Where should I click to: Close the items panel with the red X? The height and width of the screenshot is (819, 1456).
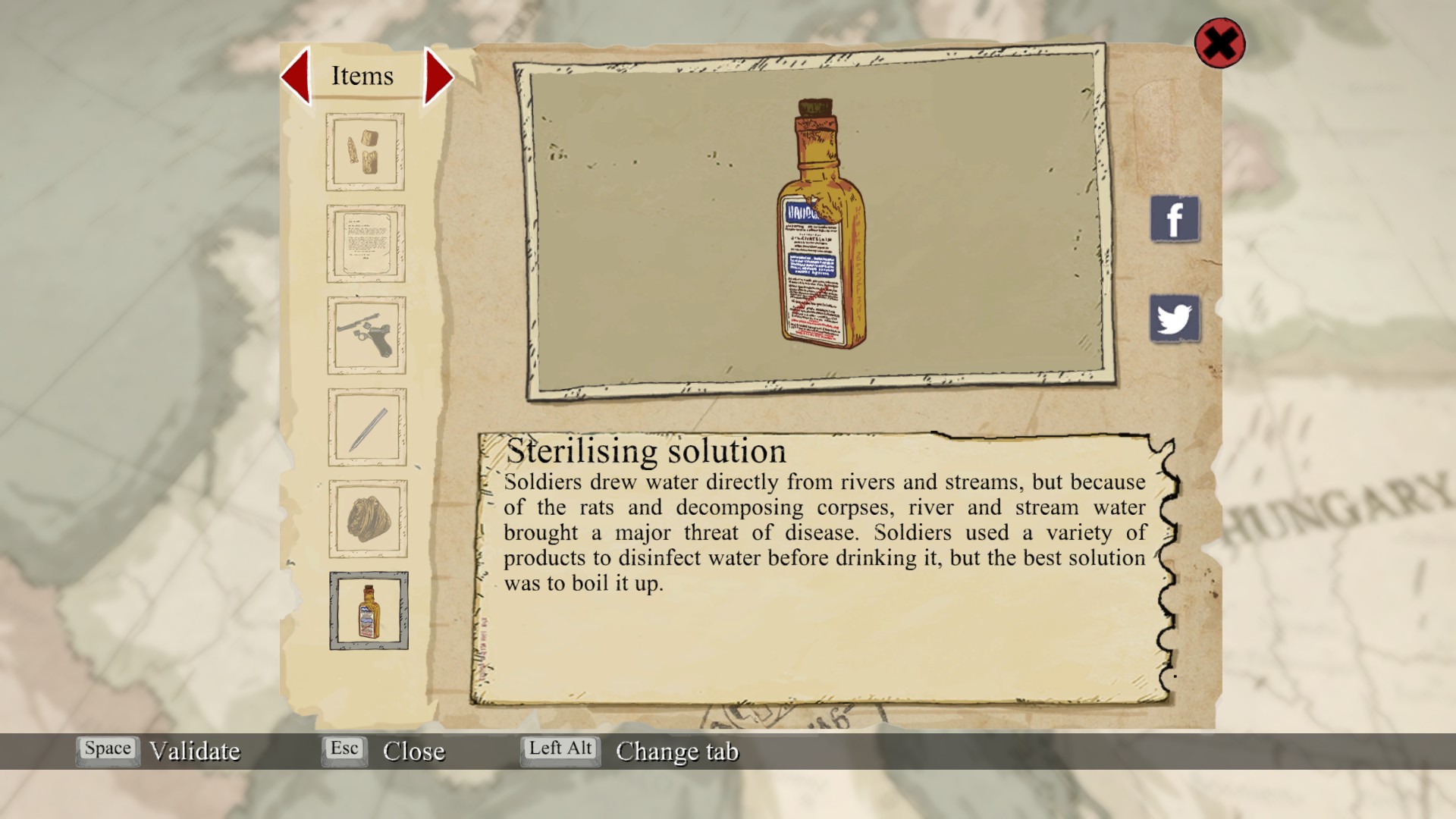[1219, 43]
